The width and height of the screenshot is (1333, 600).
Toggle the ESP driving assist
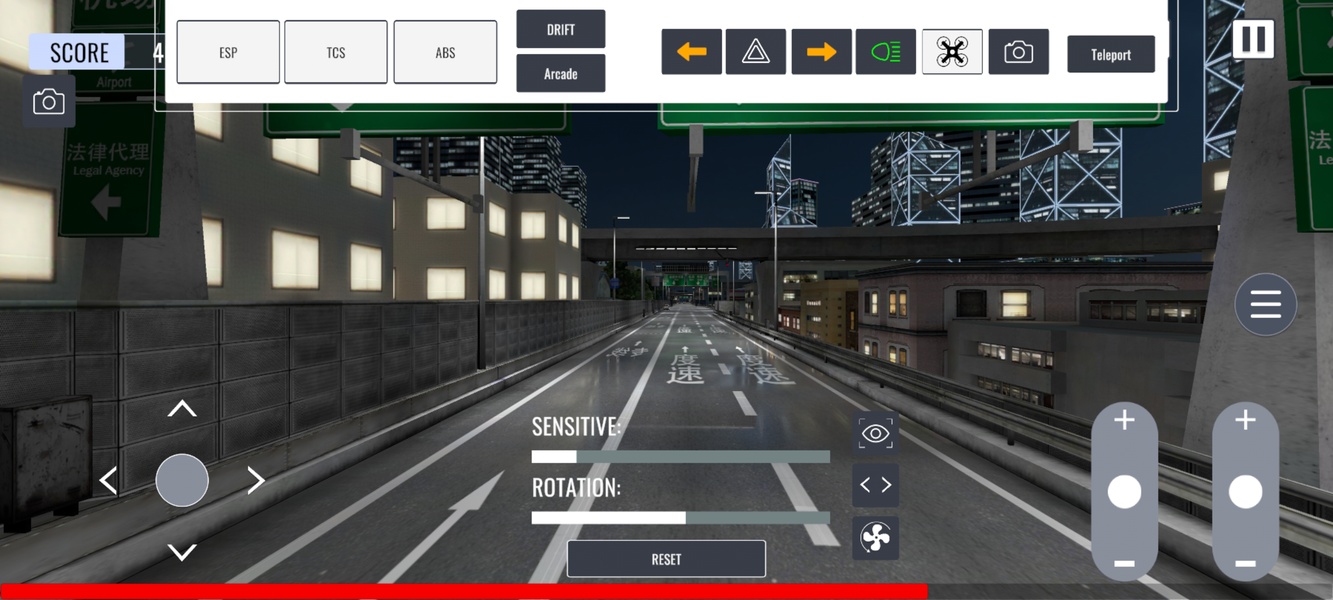[x=228, y=52]
